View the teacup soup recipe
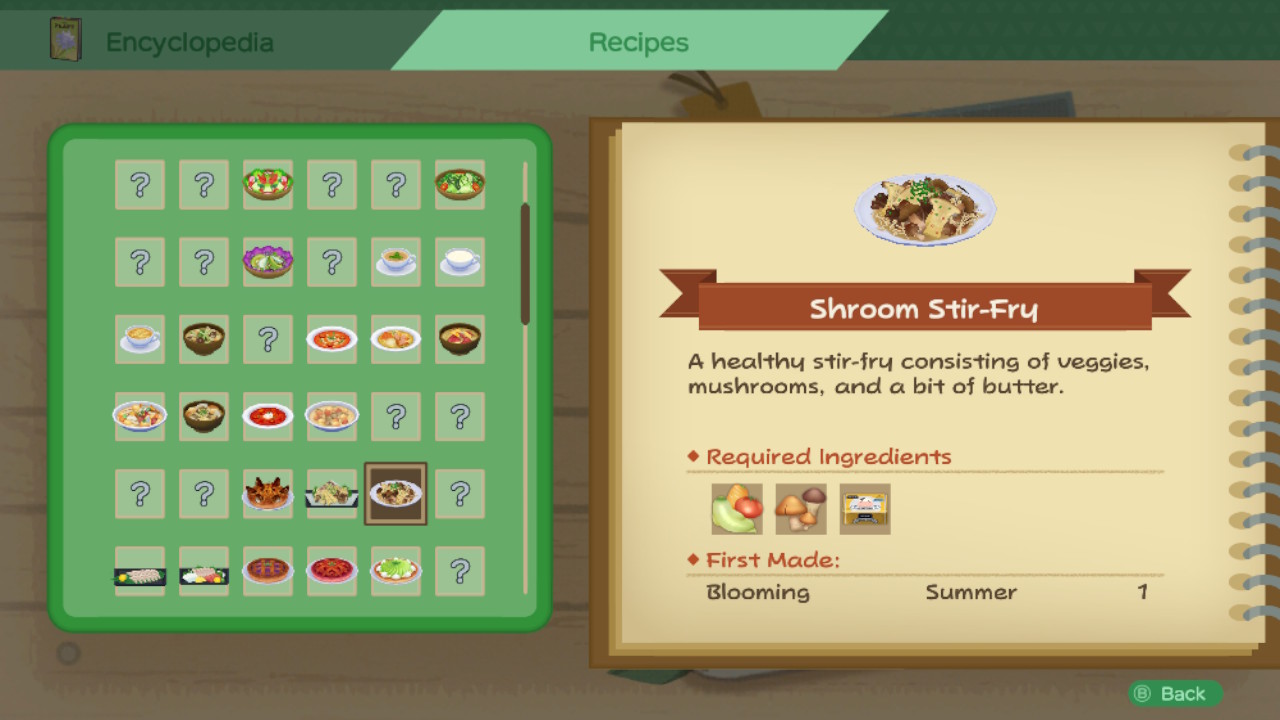1280x720 pixels. (x=396, y=261)
